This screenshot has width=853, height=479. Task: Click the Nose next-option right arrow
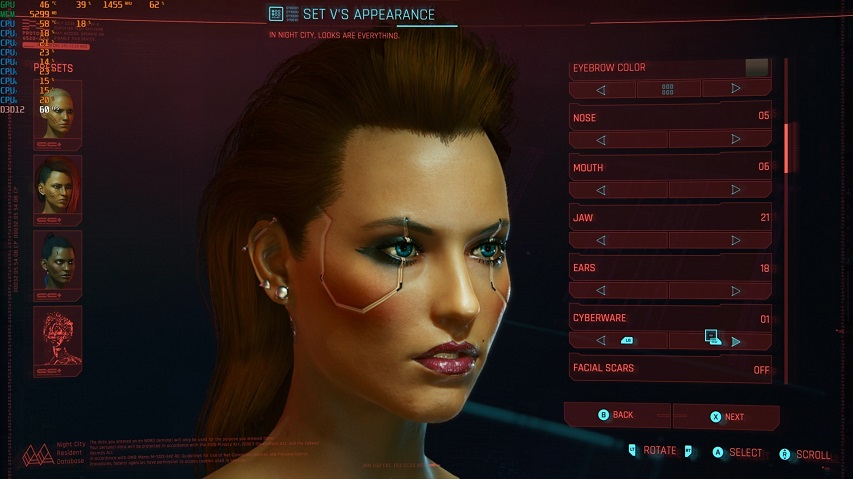coord(736,140)
